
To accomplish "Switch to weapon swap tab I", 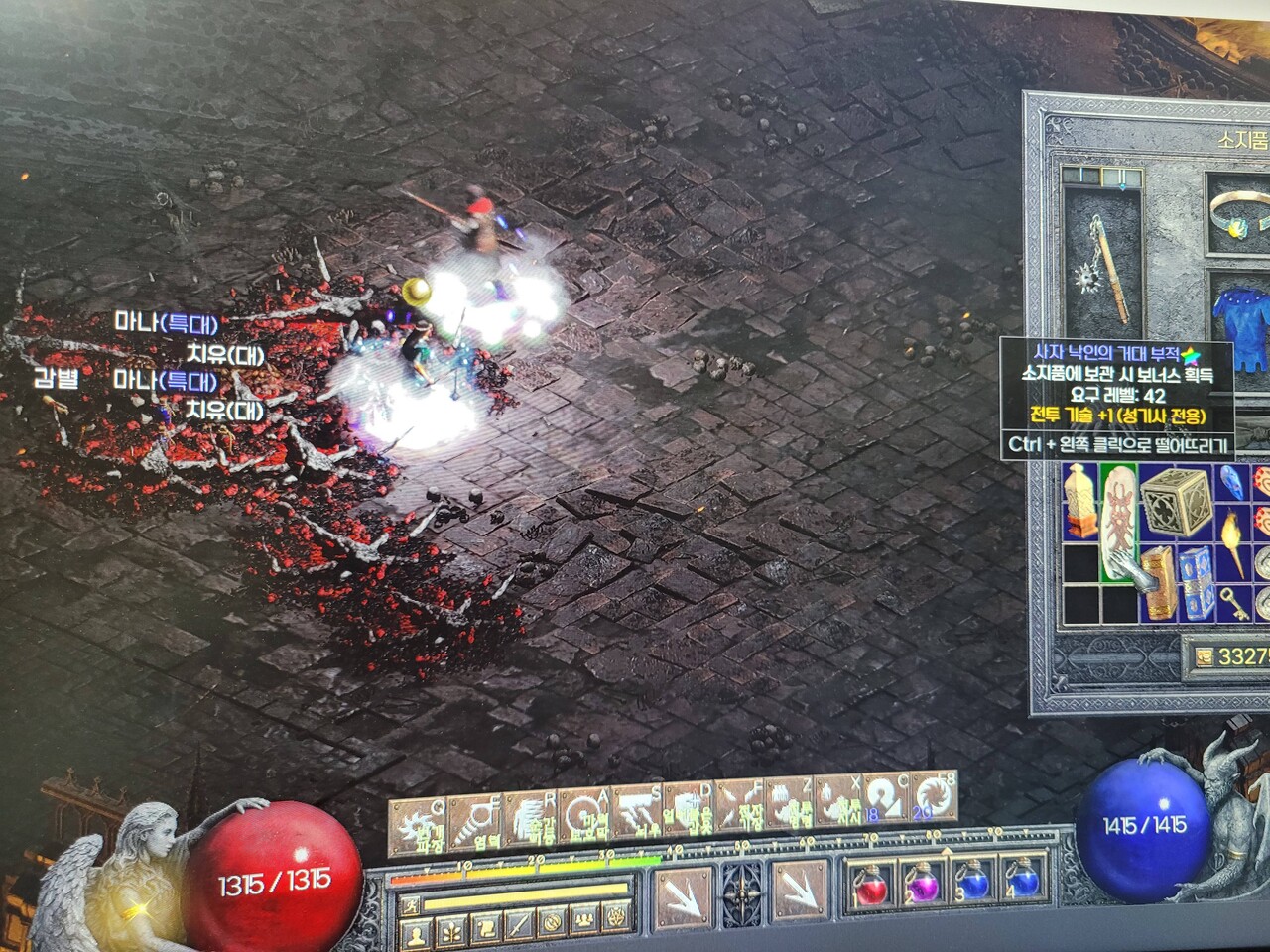I will click(1079, 175).
